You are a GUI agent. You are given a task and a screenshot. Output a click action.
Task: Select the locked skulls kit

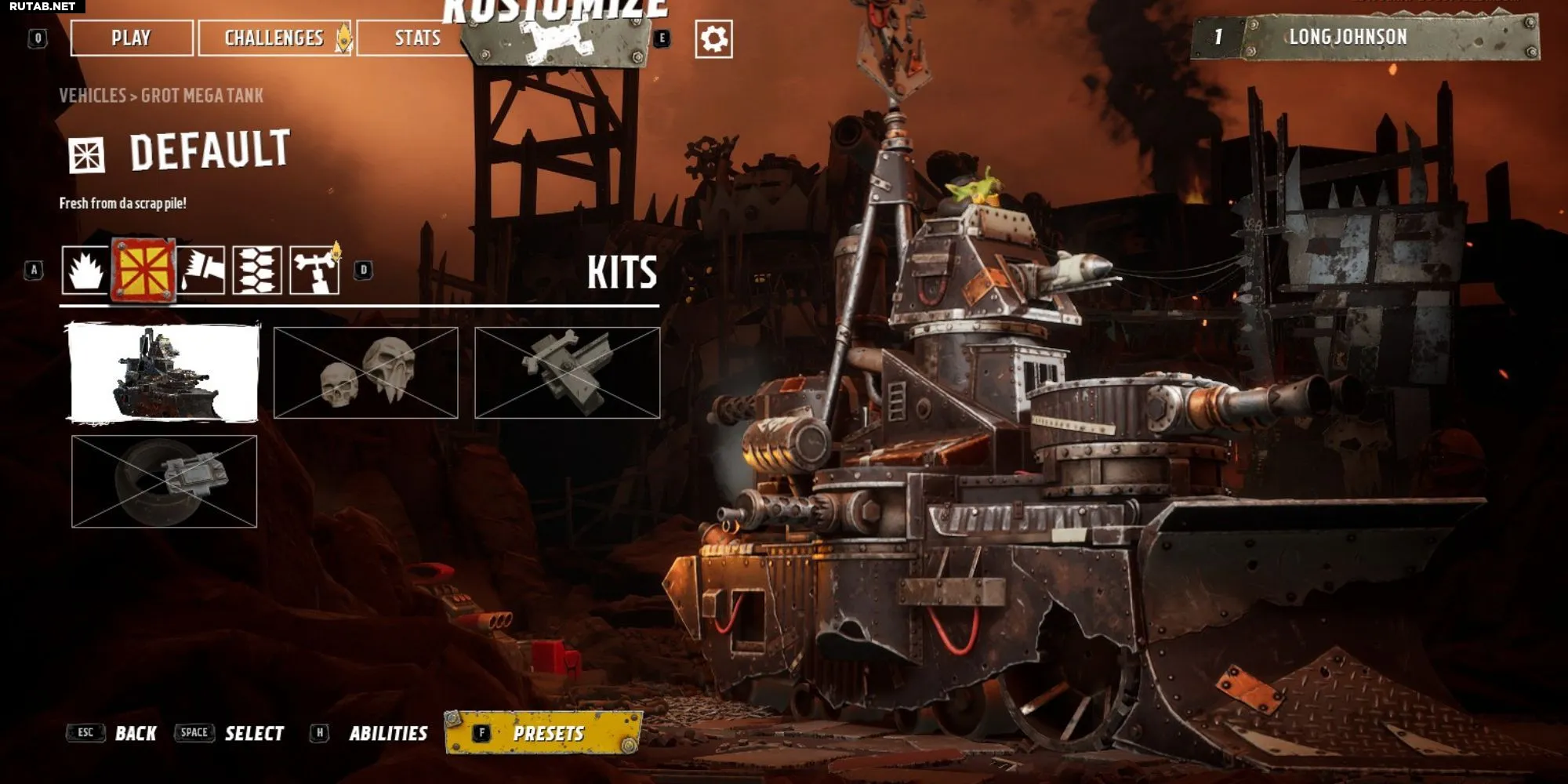point(365,372)
